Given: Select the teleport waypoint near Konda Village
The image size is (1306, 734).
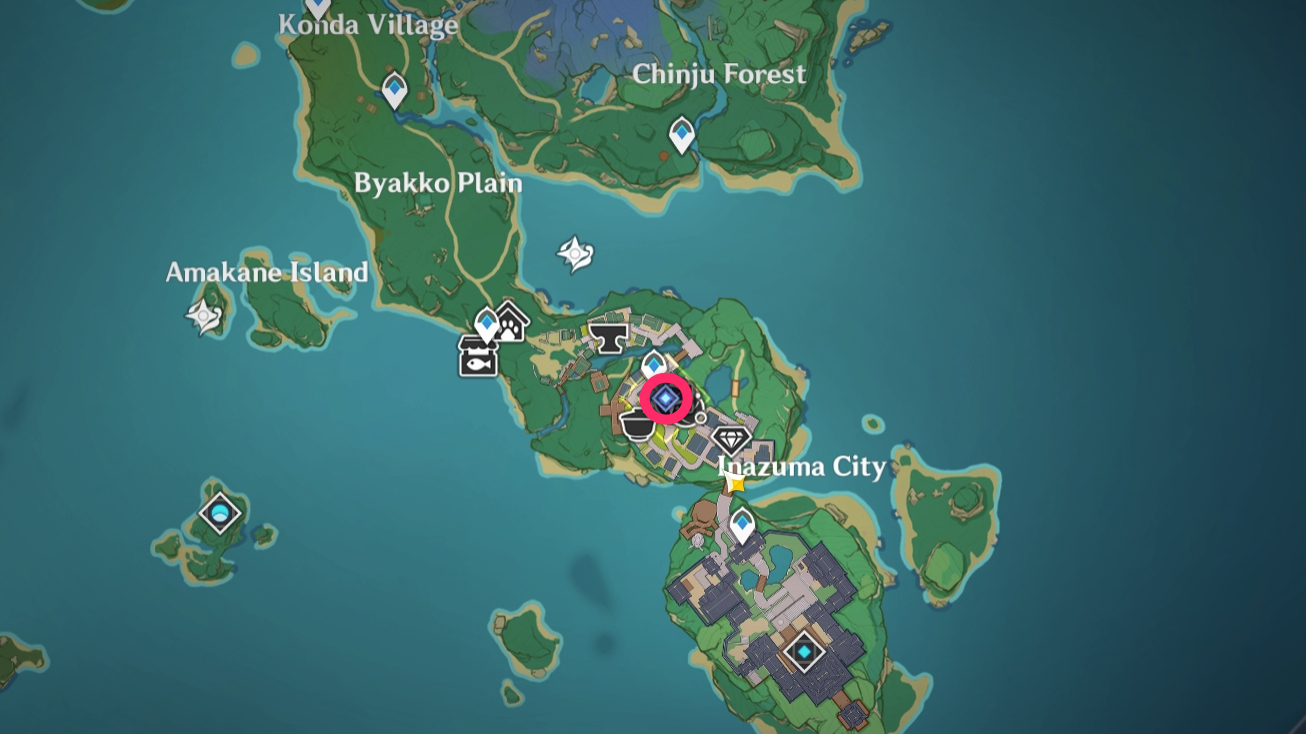Looking at the screenshot, I should pyautogui.click(x=396, y=89).
